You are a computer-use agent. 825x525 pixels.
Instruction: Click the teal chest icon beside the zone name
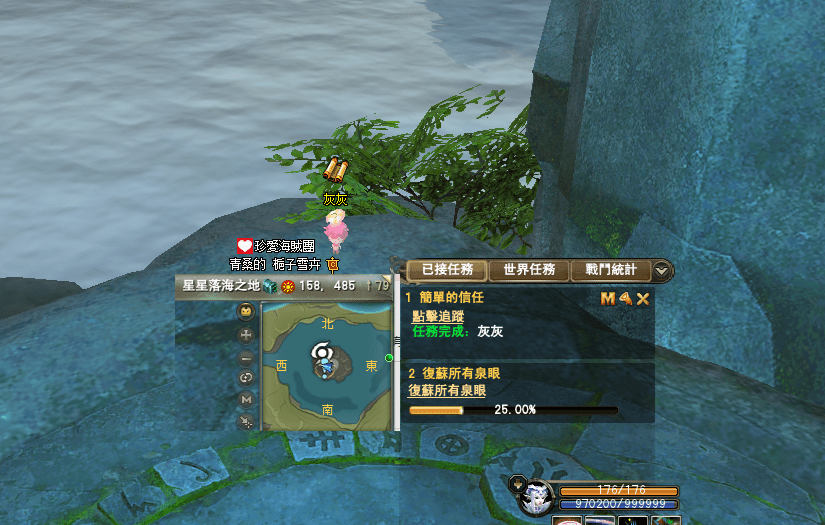click(x=270, y=286)
